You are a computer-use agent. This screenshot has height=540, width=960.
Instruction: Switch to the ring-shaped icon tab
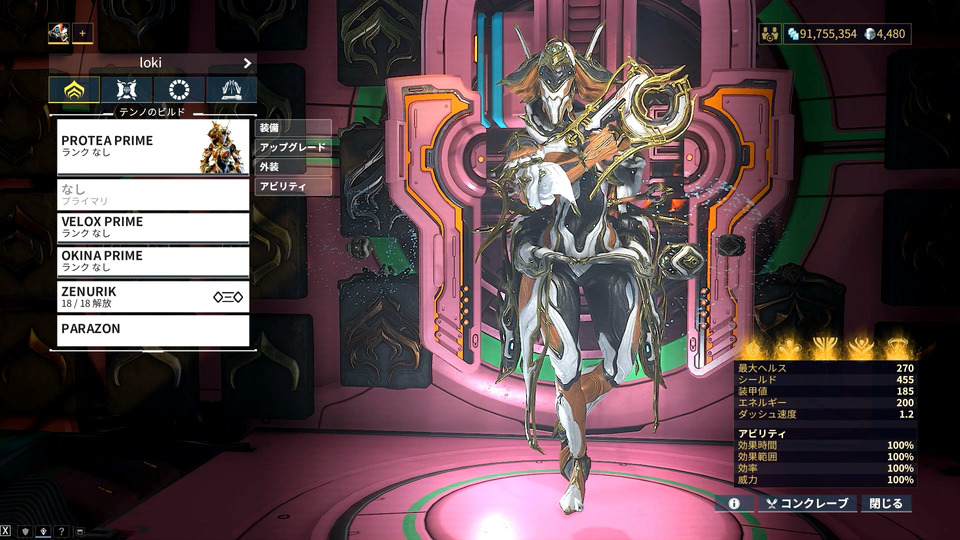pos(179,91)
